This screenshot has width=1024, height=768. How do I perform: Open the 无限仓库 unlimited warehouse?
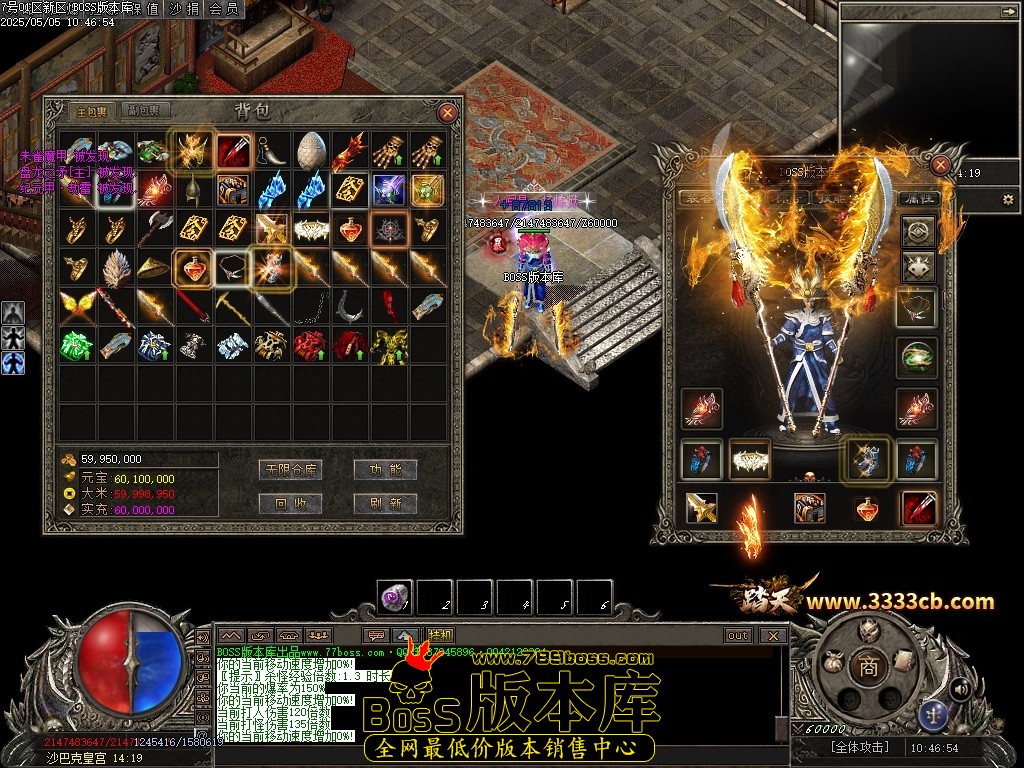pos(290,469)
